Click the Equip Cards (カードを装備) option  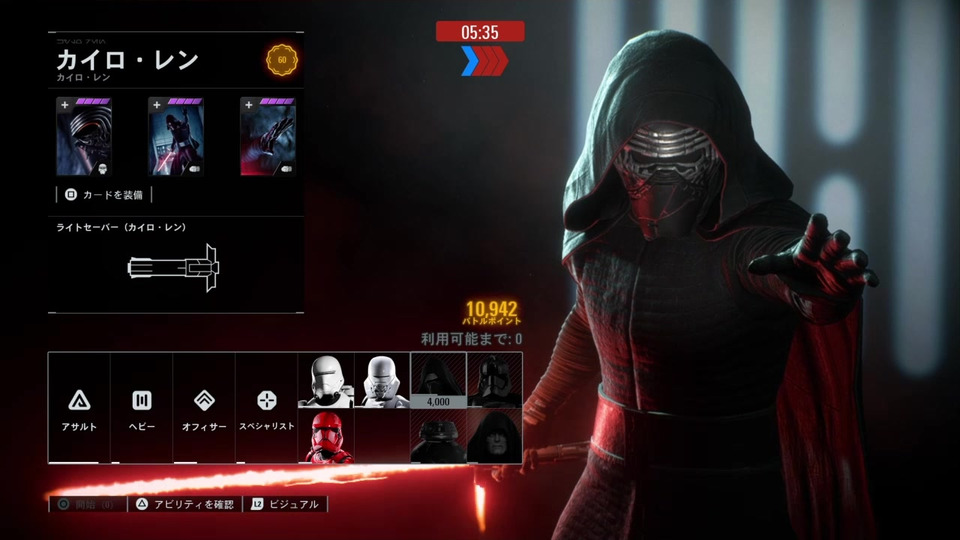point(103,194)
